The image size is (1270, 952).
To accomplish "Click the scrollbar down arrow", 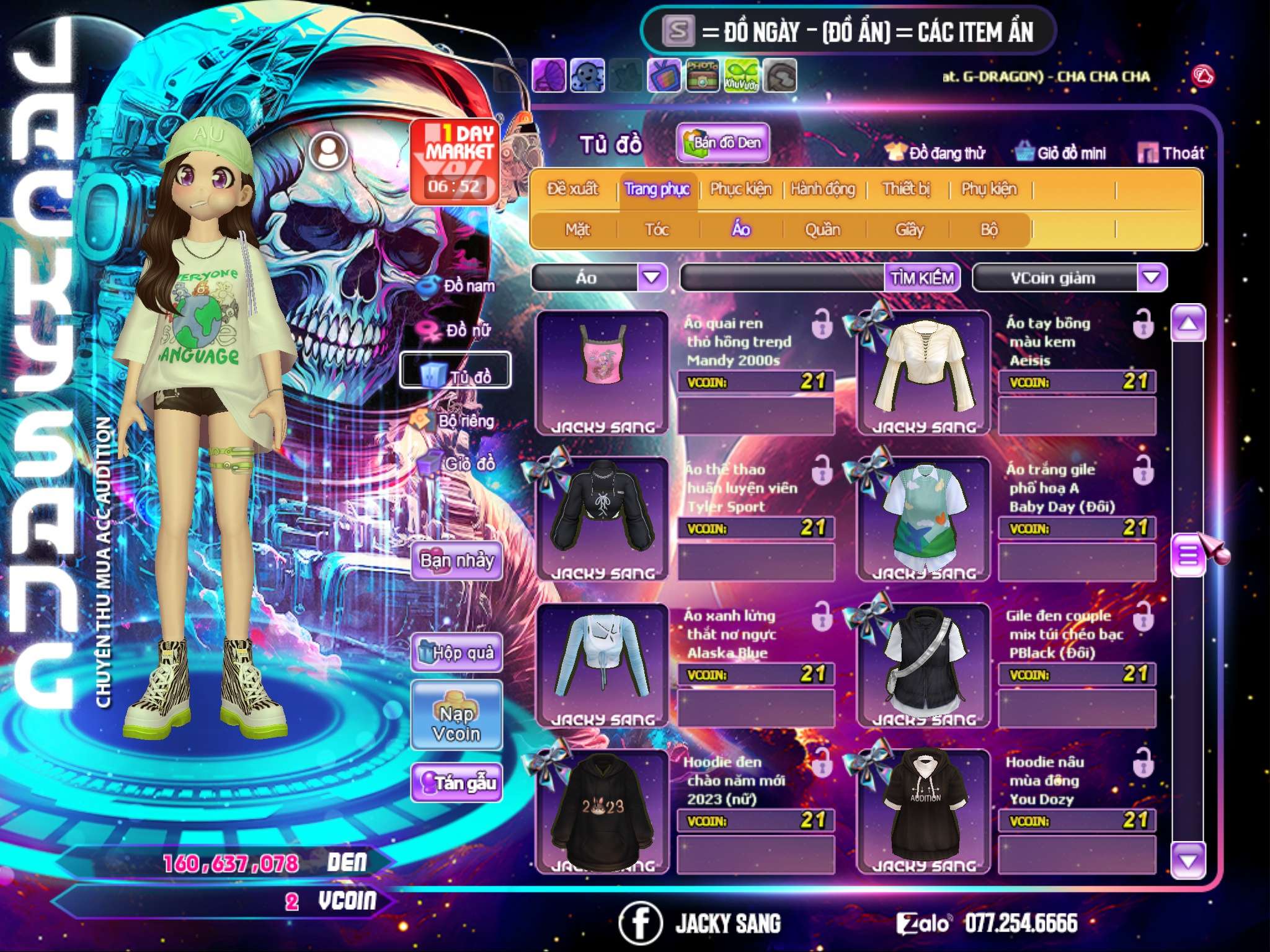I will [1188, 860].
